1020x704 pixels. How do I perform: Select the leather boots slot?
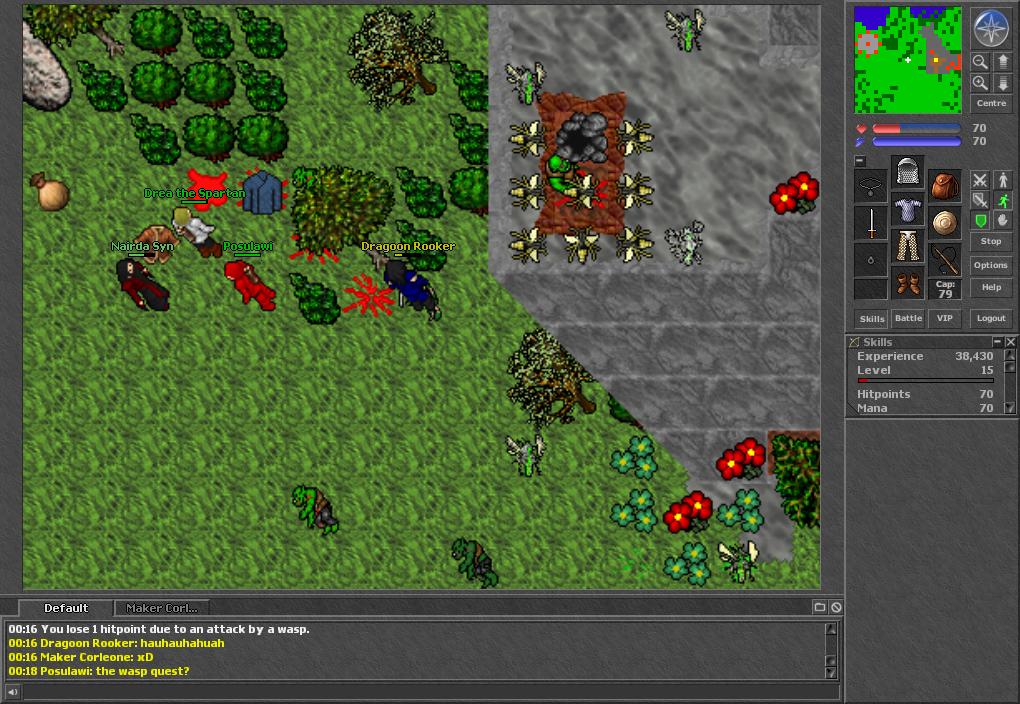click(908, 283)
